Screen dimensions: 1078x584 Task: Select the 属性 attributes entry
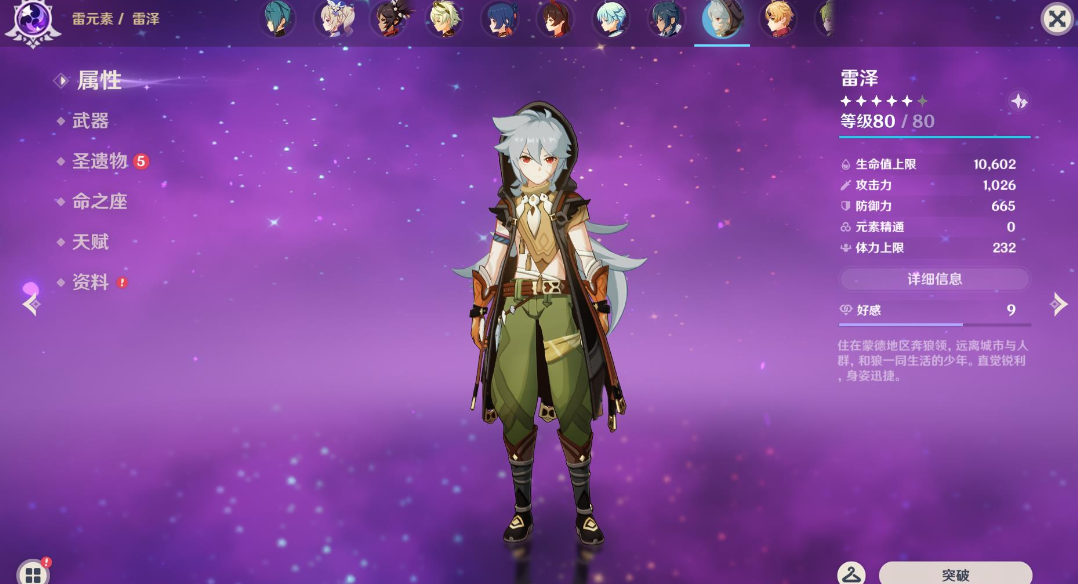coord(99,80)
